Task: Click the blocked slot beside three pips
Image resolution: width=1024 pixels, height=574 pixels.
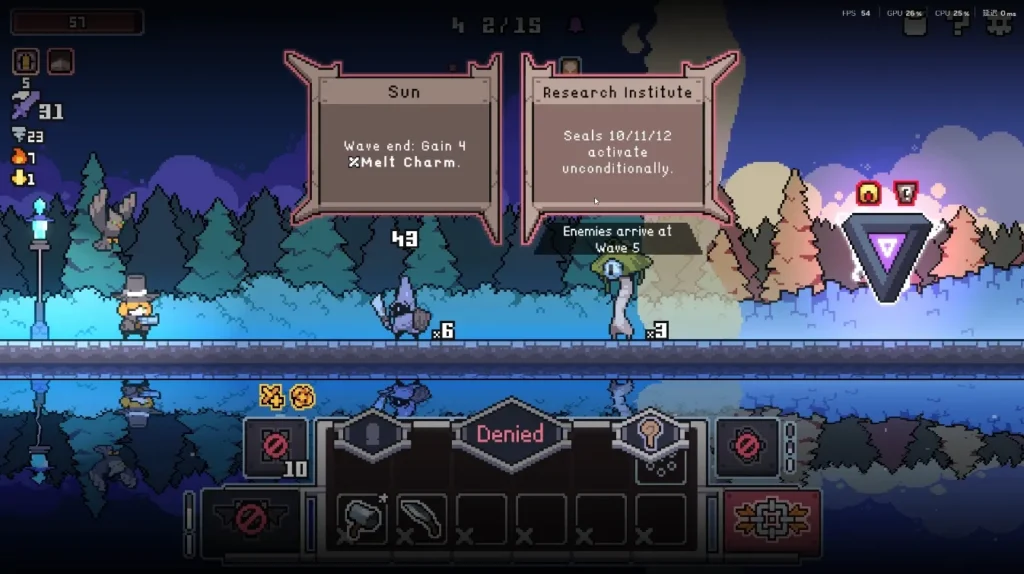Action: click(746, 446)
